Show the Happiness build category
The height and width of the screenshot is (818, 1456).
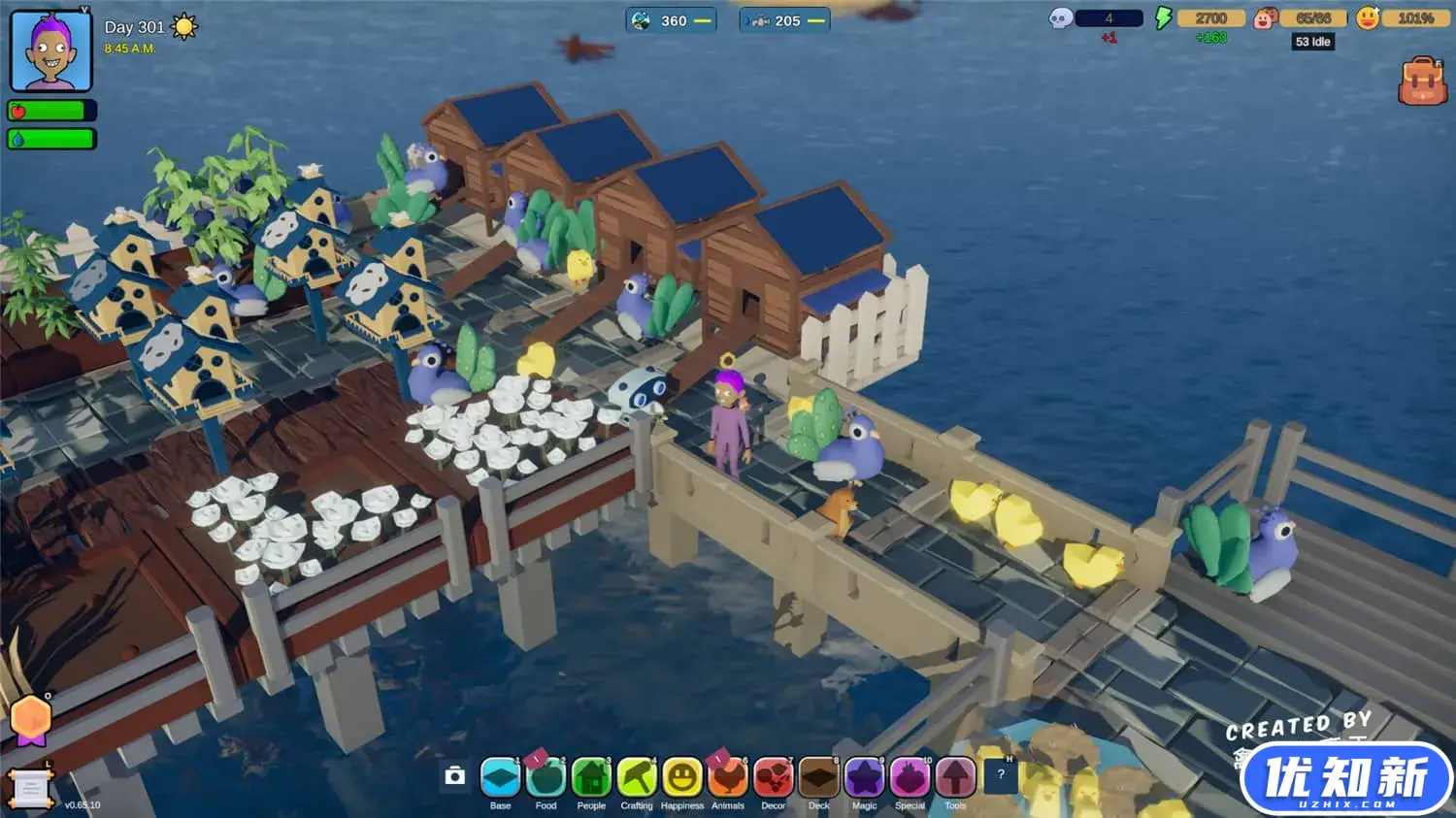click(682, 777)
